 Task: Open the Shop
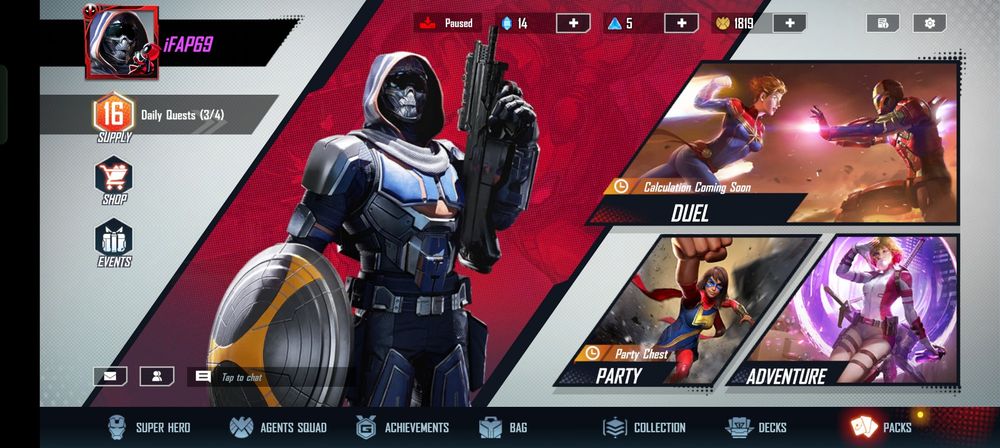[x=114, y=180]
